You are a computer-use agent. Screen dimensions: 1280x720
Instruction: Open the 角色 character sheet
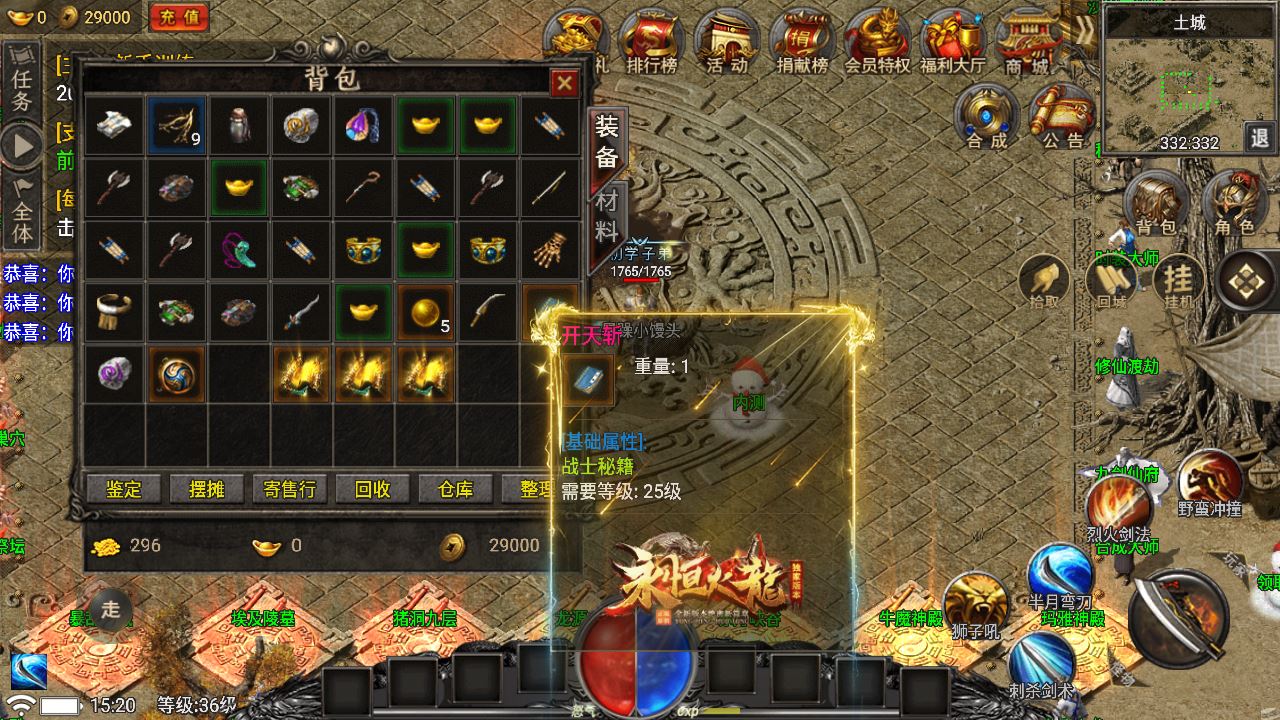(x=1233, y=205)
